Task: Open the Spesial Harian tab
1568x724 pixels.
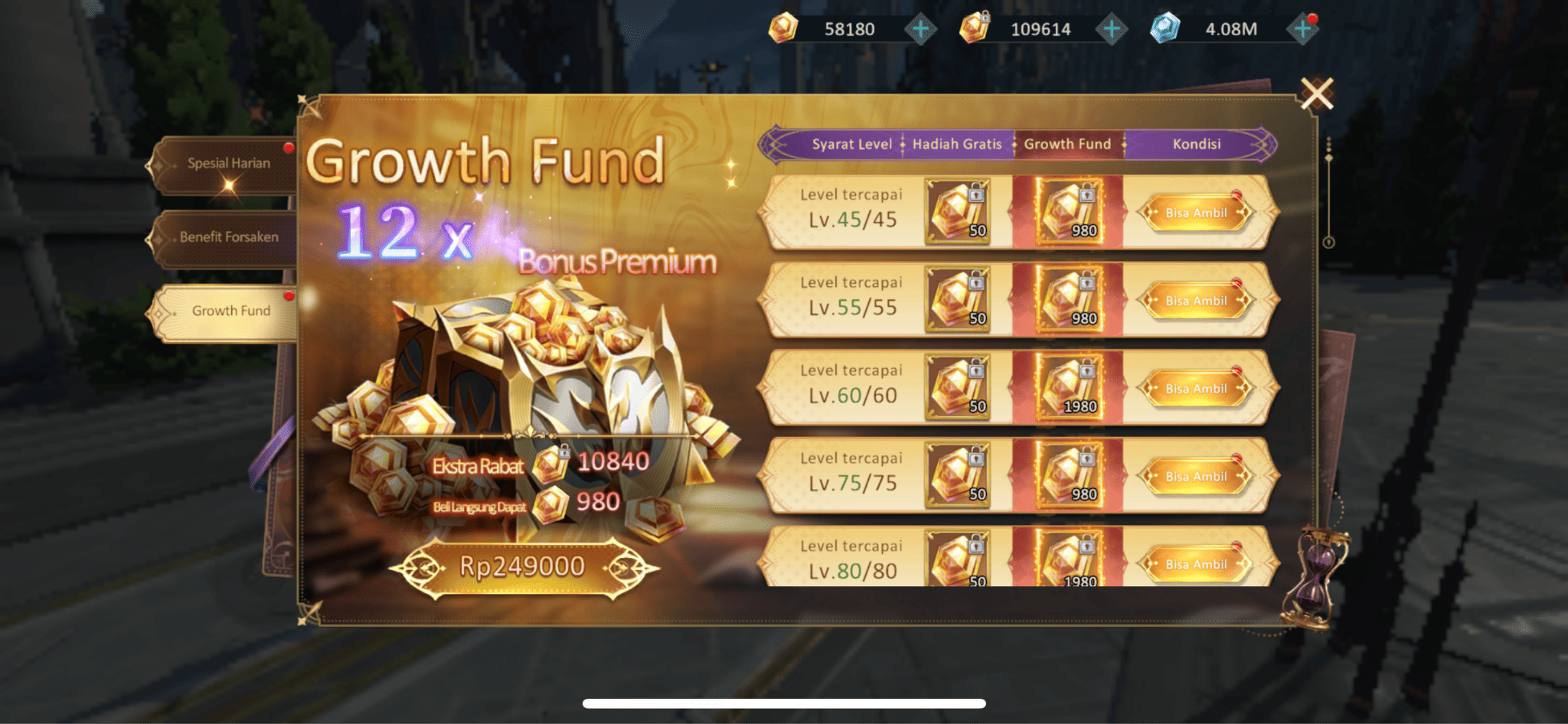Action: click(228, 164)
